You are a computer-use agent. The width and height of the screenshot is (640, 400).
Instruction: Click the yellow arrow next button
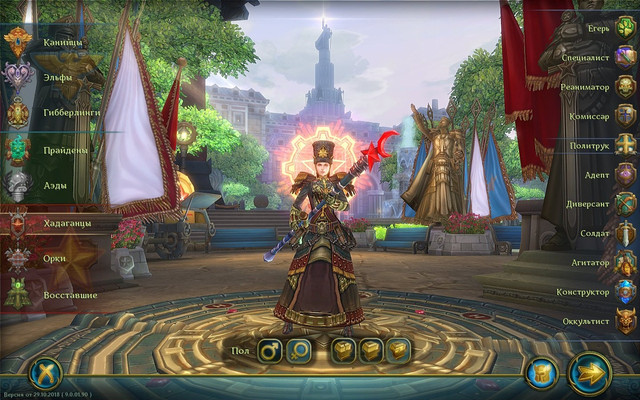589,374
